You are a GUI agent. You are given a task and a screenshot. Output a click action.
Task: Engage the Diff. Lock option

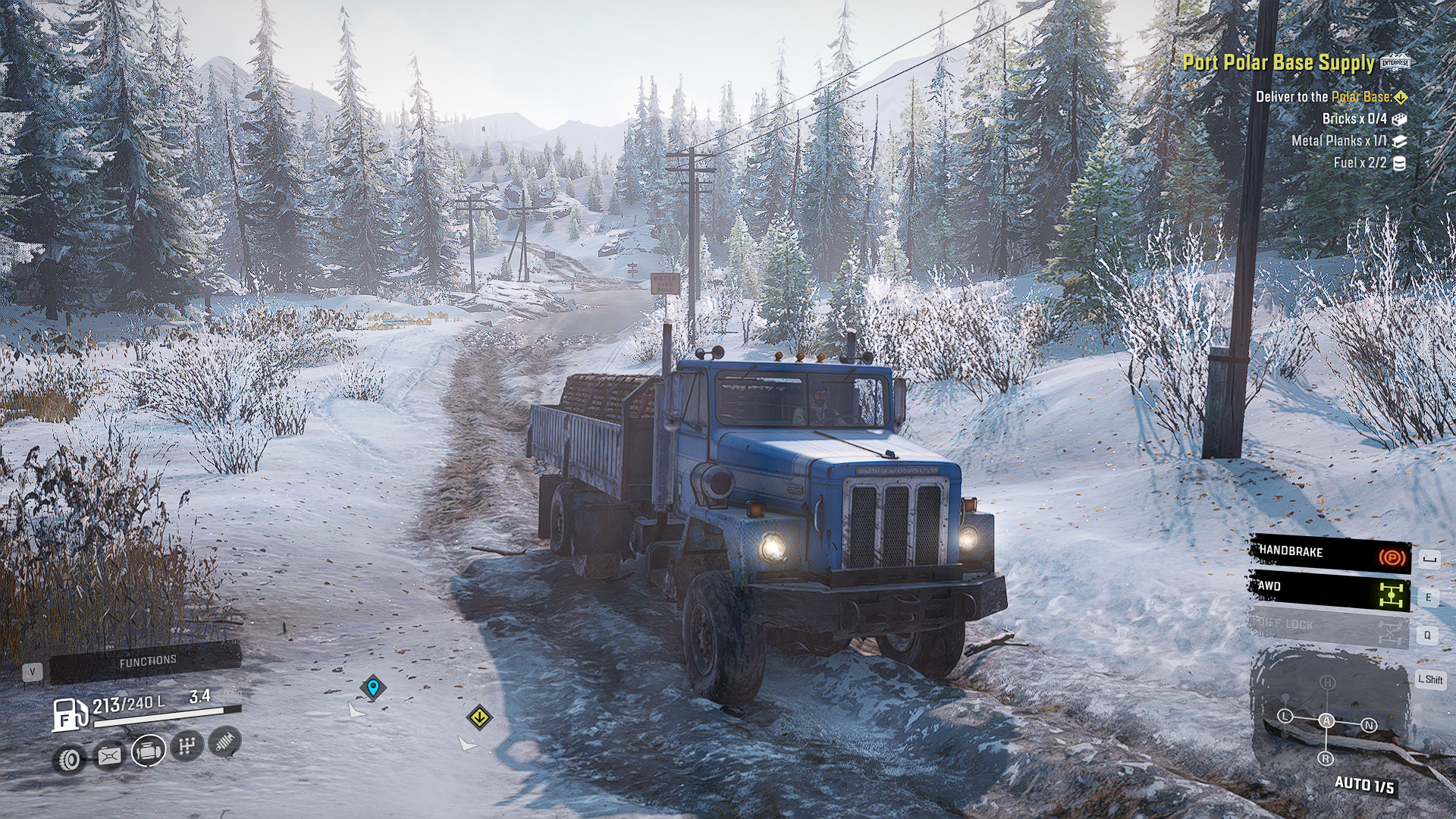coord(1330,626)
